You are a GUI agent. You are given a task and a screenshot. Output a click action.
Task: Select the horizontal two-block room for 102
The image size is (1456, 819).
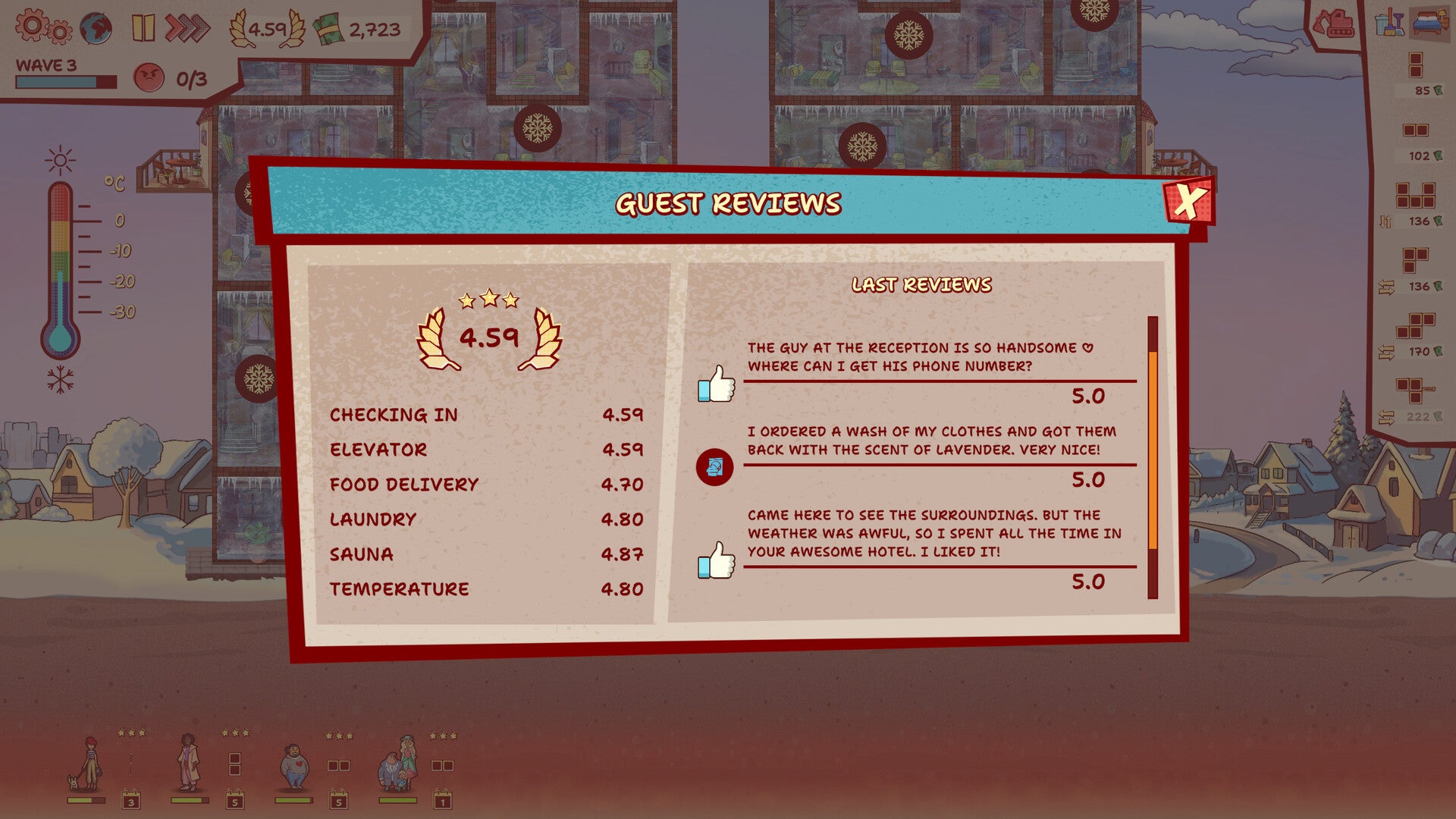tap(1415, 130)
